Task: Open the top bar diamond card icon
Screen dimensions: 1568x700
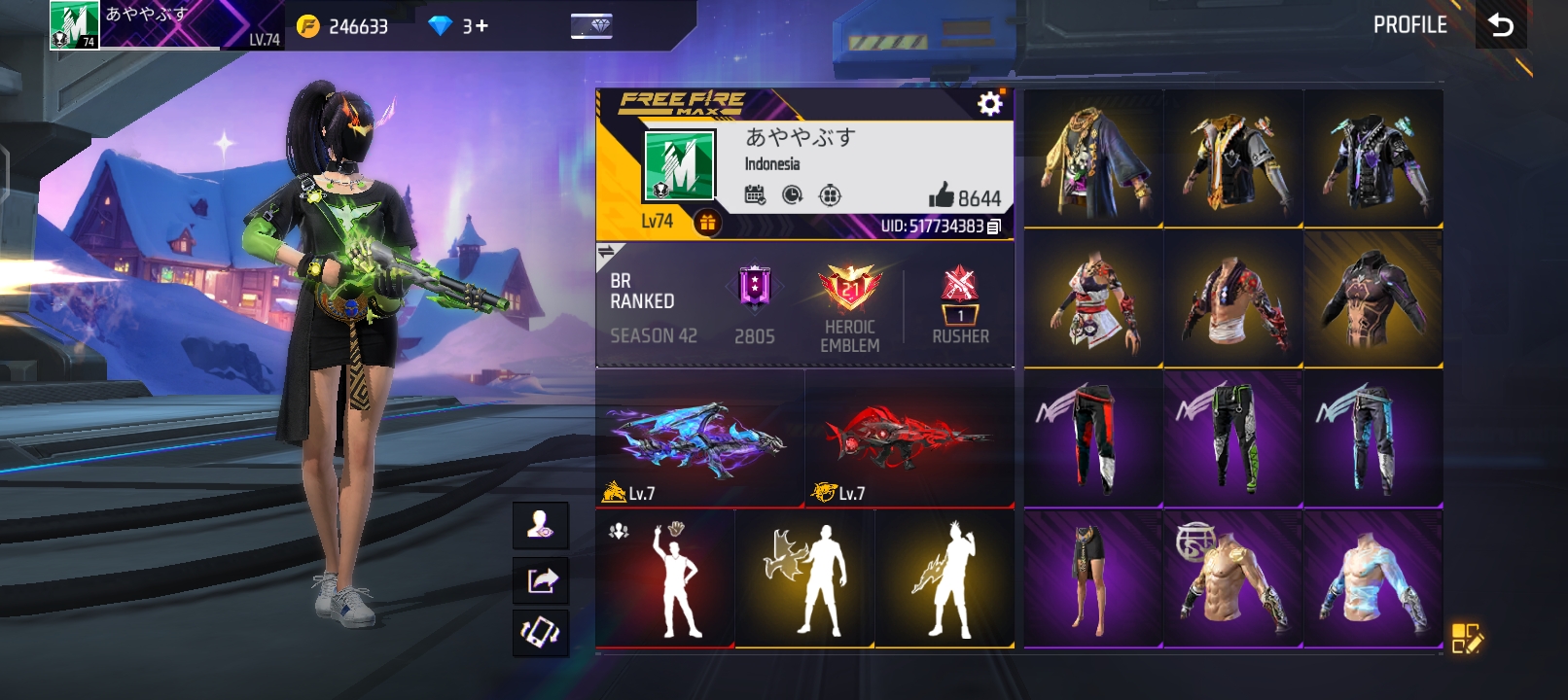Action: pos(591,26)
